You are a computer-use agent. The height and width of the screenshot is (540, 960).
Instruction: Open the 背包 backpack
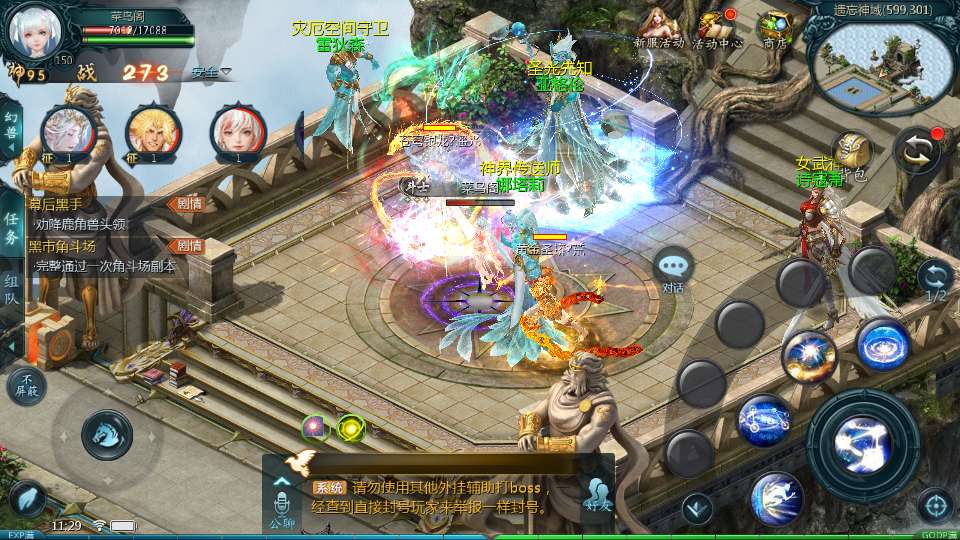pos(852,154)
